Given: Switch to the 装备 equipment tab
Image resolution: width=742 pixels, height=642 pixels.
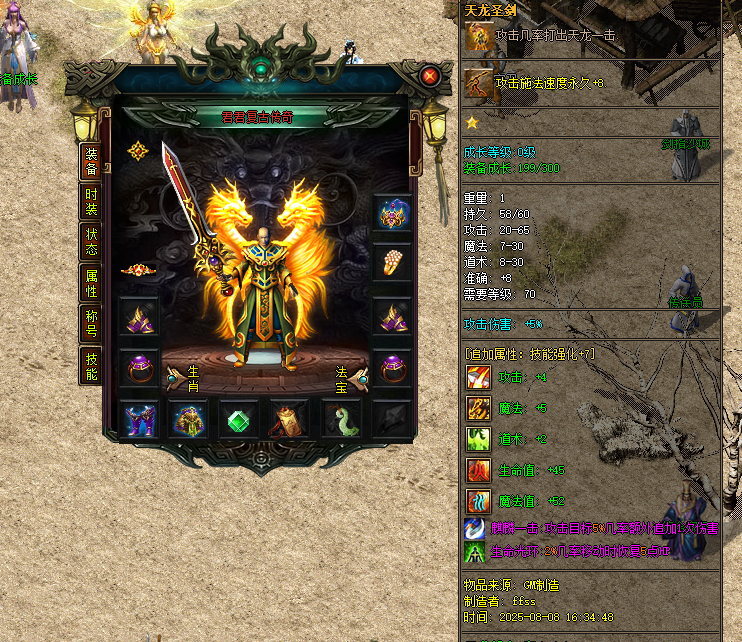Looking at the screenshot, I should pos(91,161).
